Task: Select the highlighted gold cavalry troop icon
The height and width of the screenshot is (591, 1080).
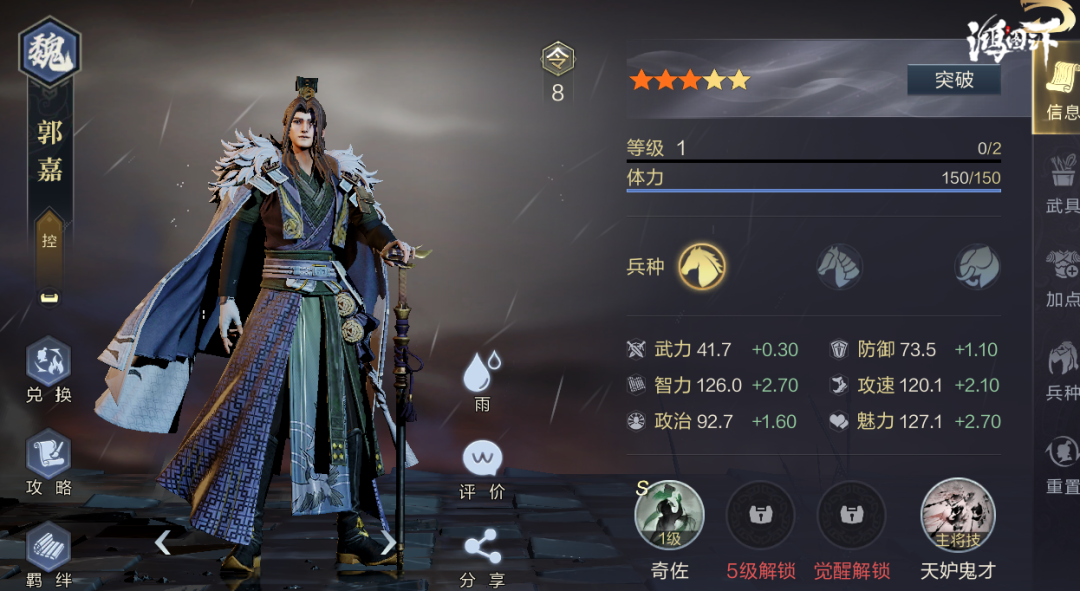Action: tap(702, 267)
